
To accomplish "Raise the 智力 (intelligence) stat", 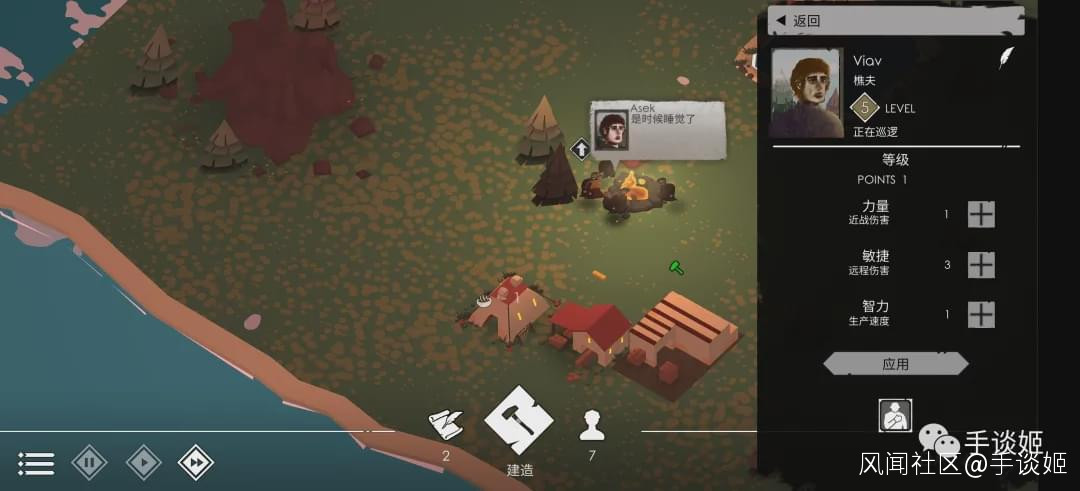I will coord(981,314).
